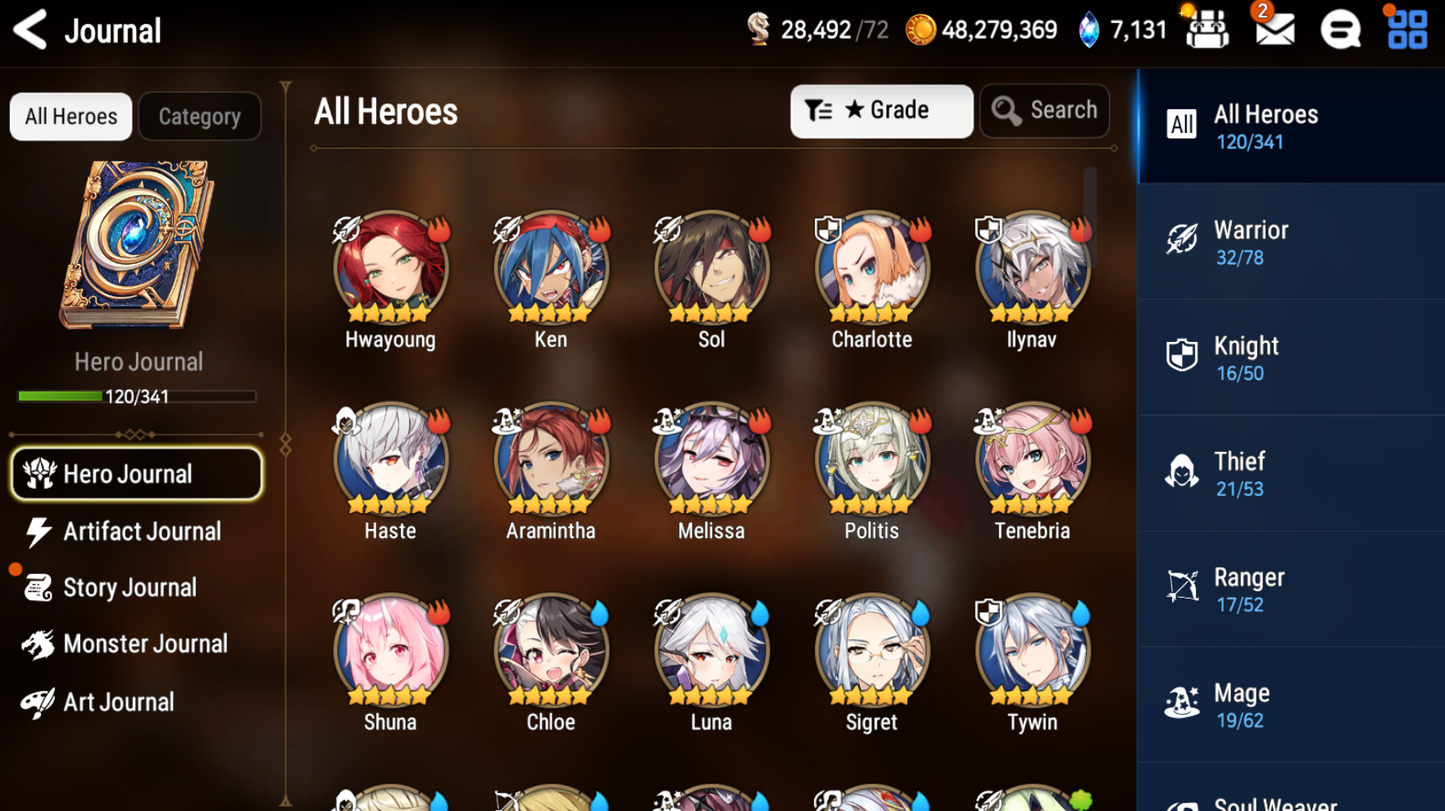
Task: Filter heroes by Mage class
Action: [x=1290, y=705]
